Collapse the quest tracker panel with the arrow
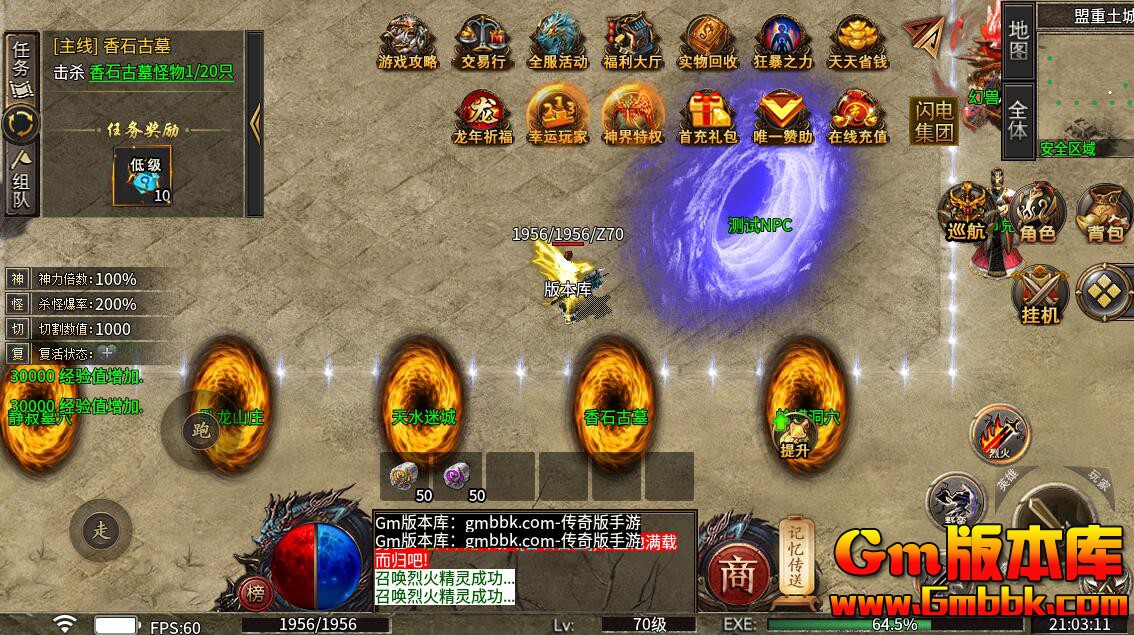Image resolution: width=1134 pixels, height=635 pixels. point(255,124)
